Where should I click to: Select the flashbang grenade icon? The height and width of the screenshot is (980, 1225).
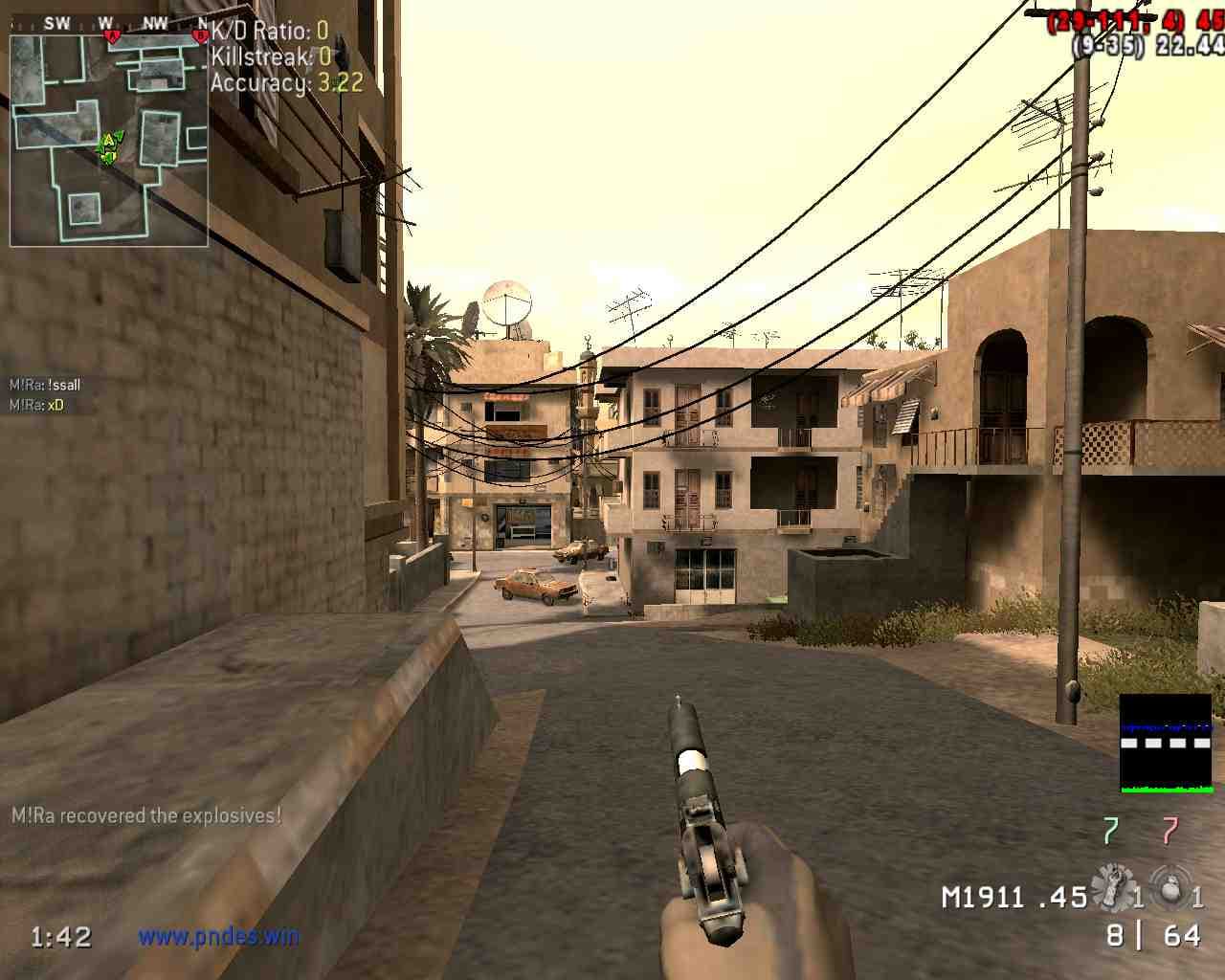pos(1112,886)
